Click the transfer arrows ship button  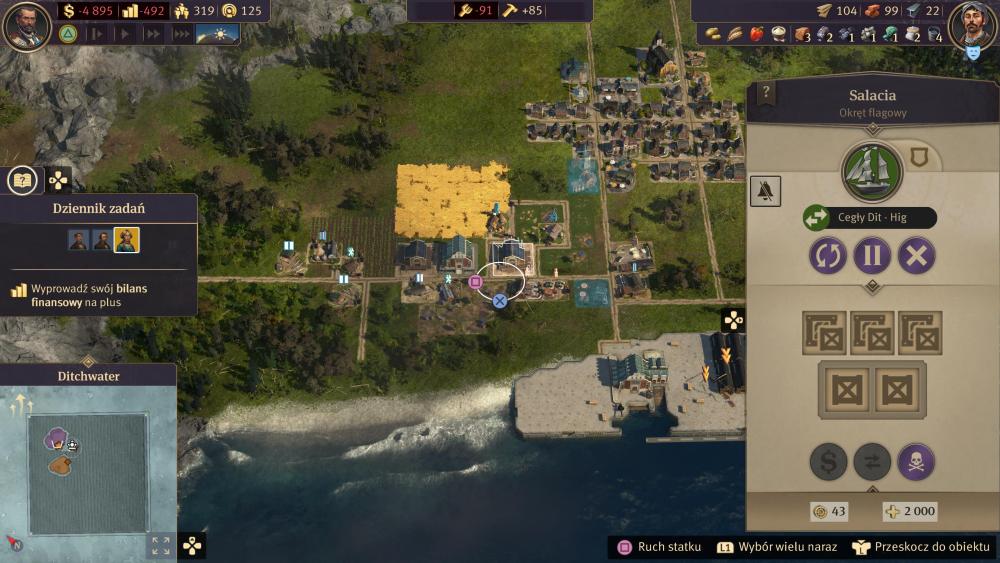(x=872, y=462)
